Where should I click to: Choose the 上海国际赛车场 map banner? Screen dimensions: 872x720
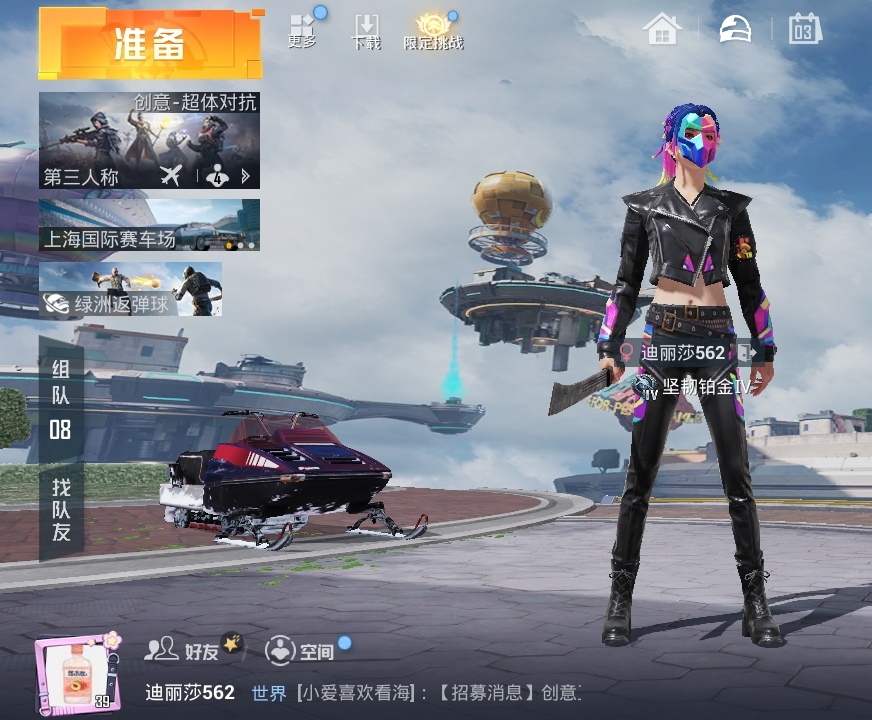(x=149, y=225)
